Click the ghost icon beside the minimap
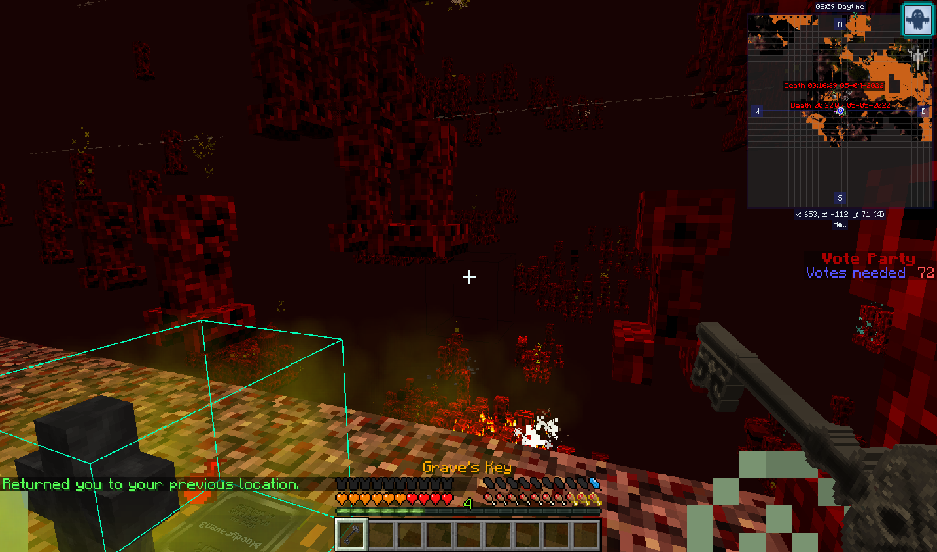Viewport: 937px width, 552px height. [x=916, y=19]
